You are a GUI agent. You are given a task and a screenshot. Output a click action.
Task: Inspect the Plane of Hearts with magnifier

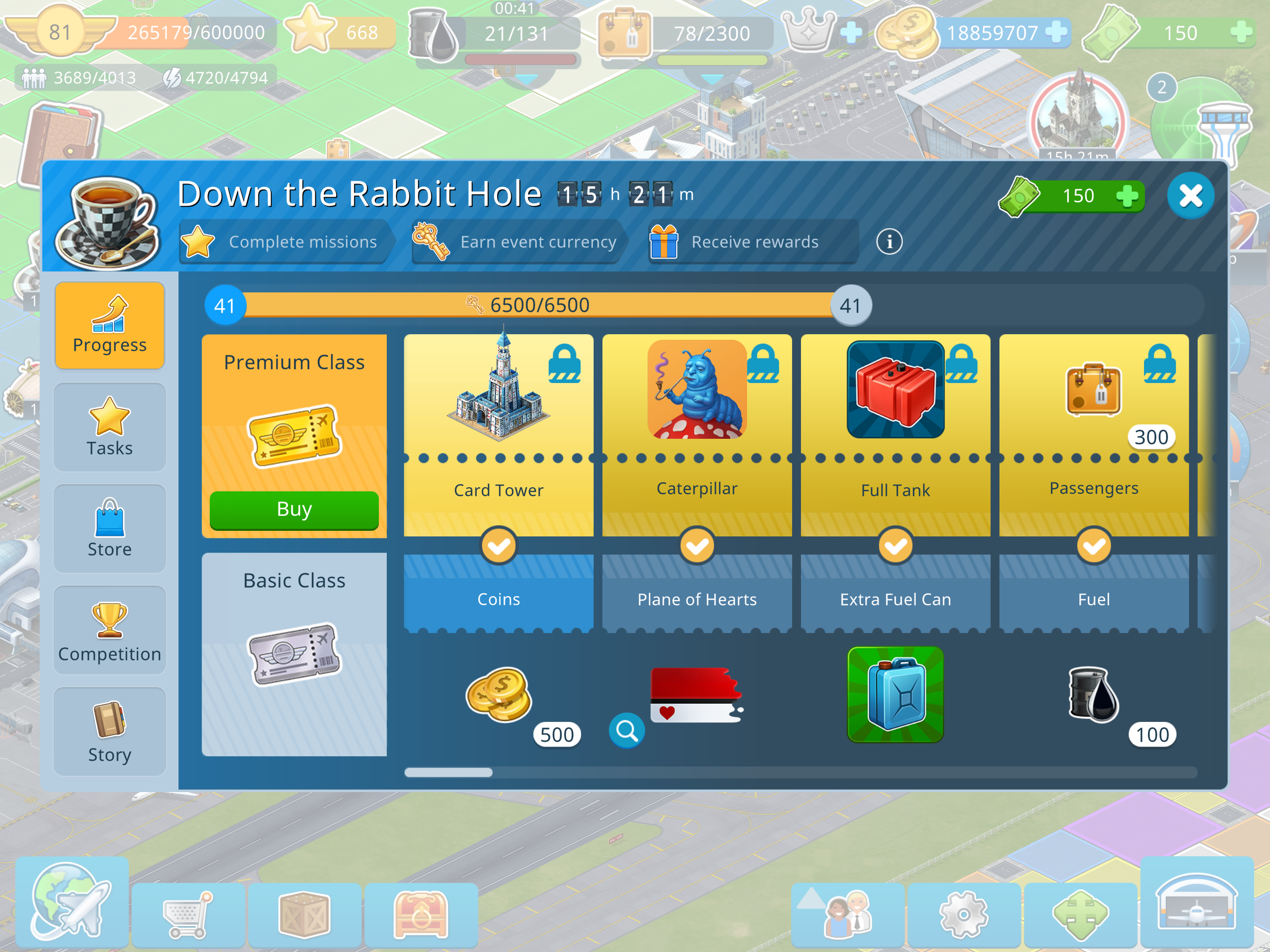tap(626, 730)
